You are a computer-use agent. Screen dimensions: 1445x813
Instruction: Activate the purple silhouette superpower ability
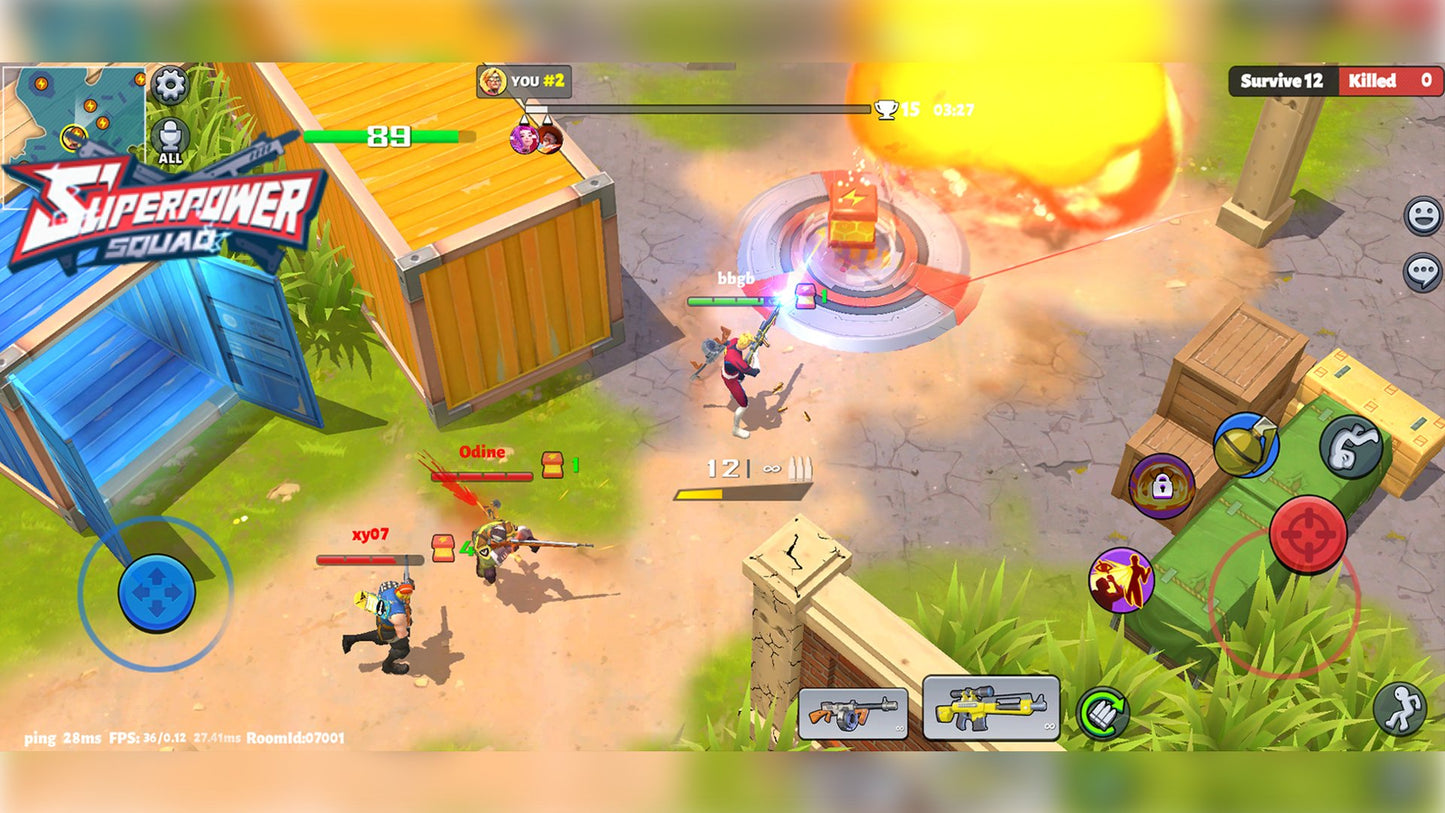(1121, 580)
